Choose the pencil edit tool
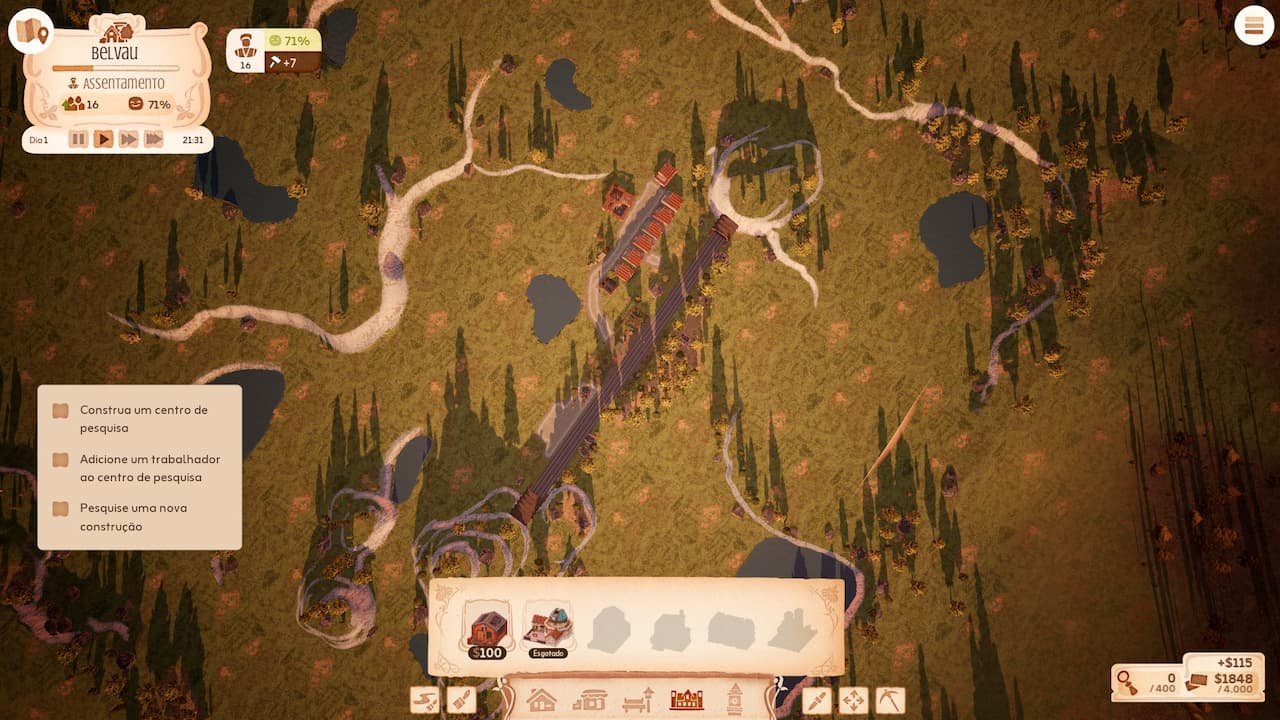The height and width of the screenshot is (720, 1280). tap(817, 700)
